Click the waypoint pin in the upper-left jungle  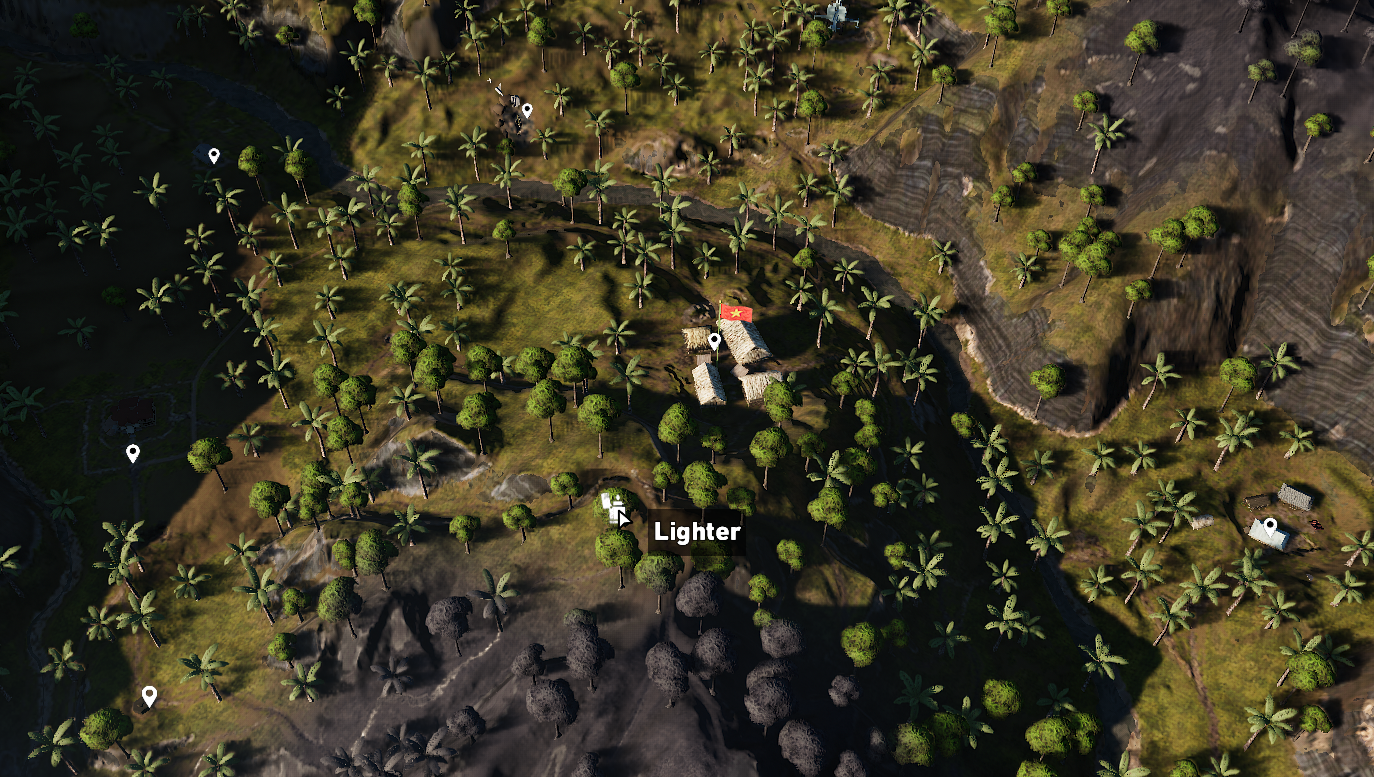pos(213,153)
